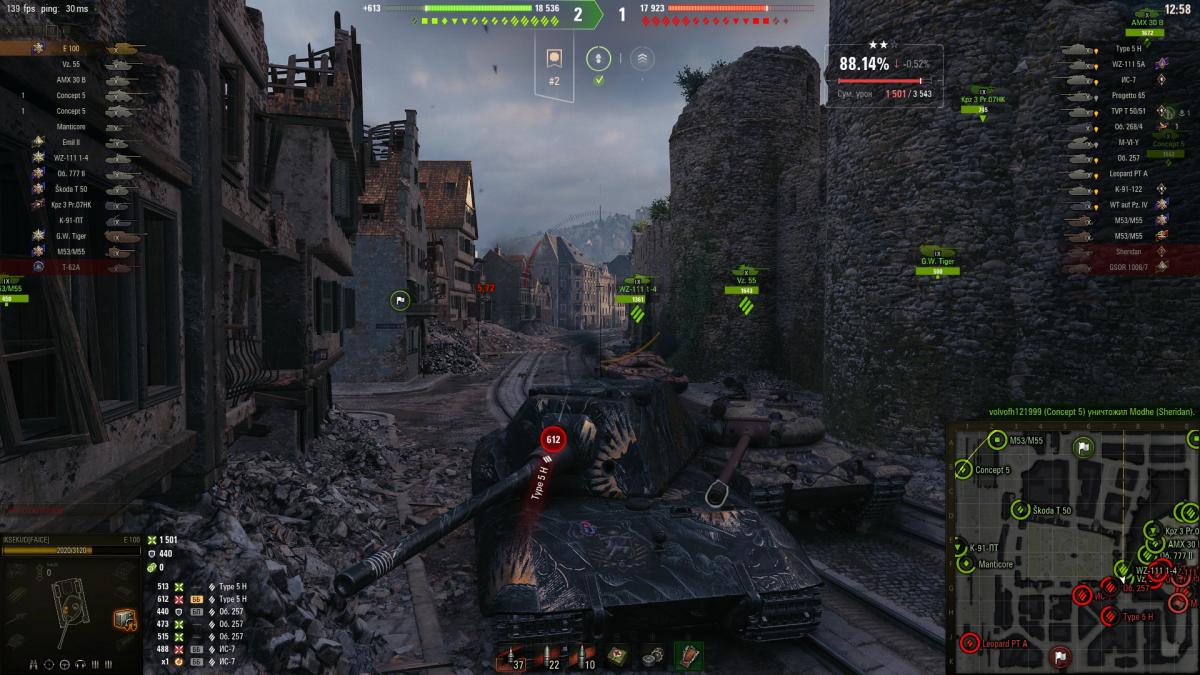The image size is (1200, 675).
Task: Switch to the shell type with 22 rounds
Action: [547, 657]
